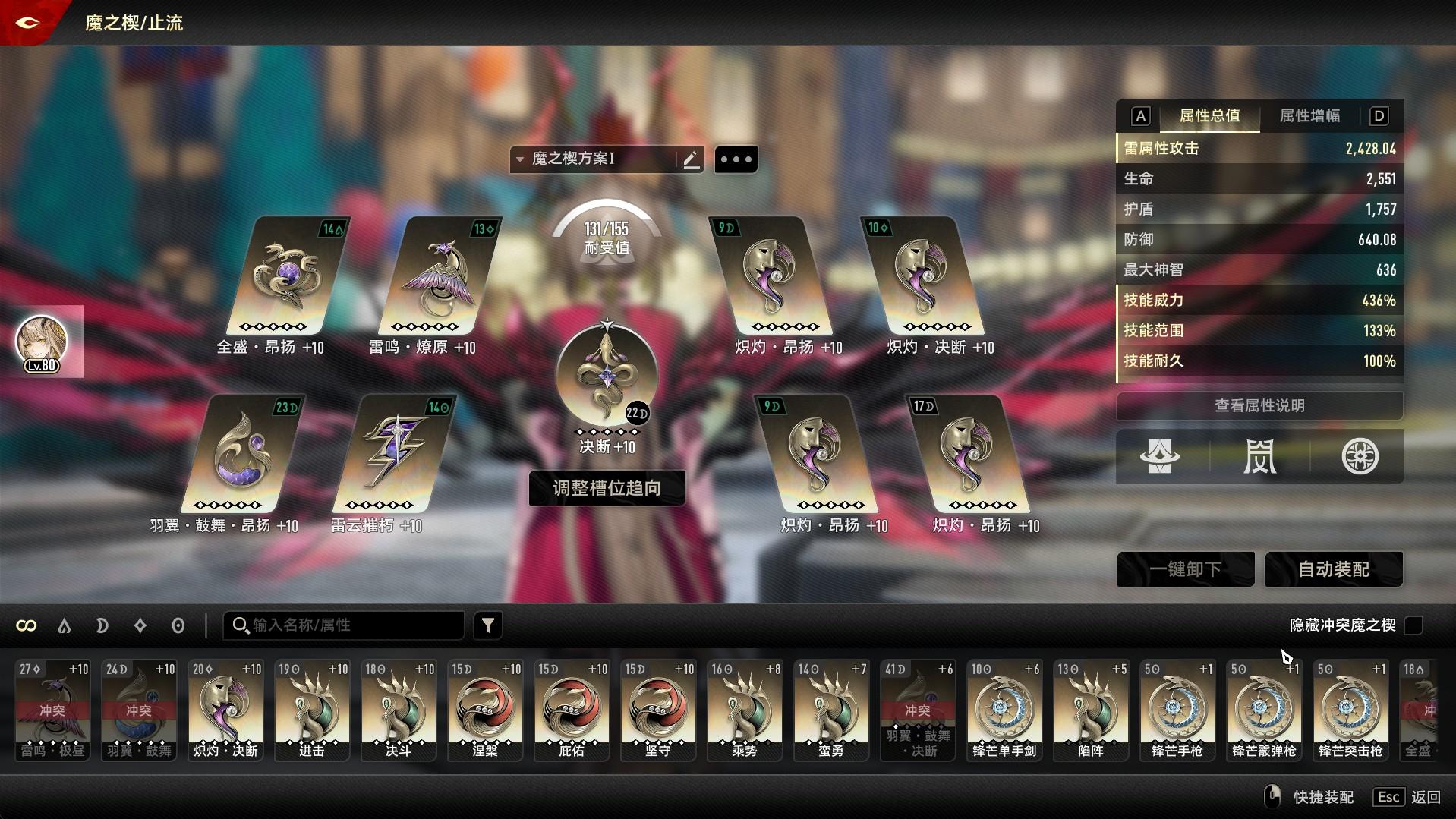This screenshot has height=819, width=1456.
Task: Toggle the 隐藏冲突魔之楔 checkbox
Action: pyautogui.click(x=1413, y=625)
